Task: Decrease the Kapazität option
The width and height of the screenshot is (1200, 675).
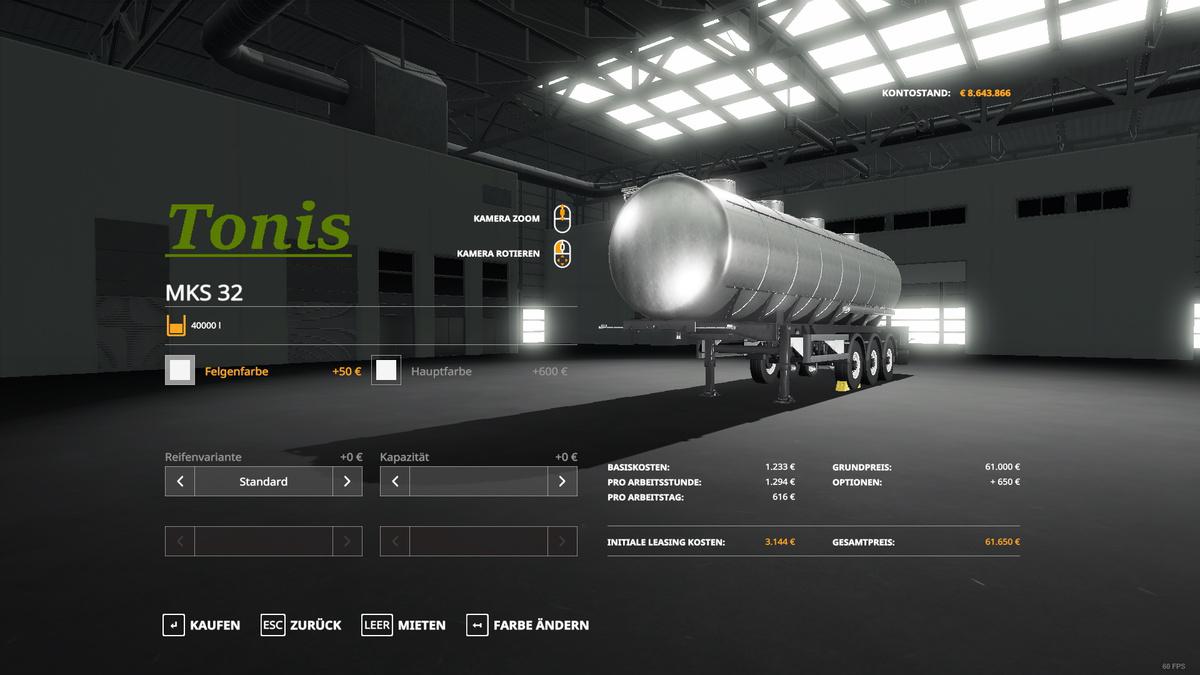Action: coord(395,481)
